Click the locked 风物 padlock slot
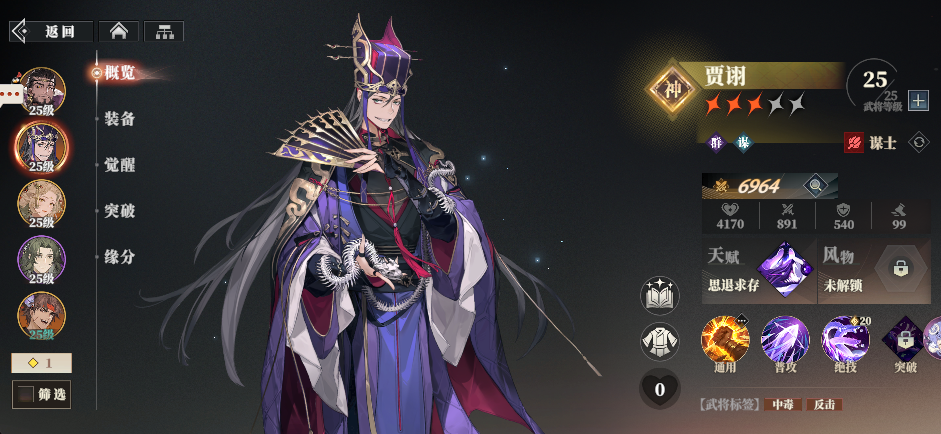This screenshot has height=434, width=941. click(901, 268)
